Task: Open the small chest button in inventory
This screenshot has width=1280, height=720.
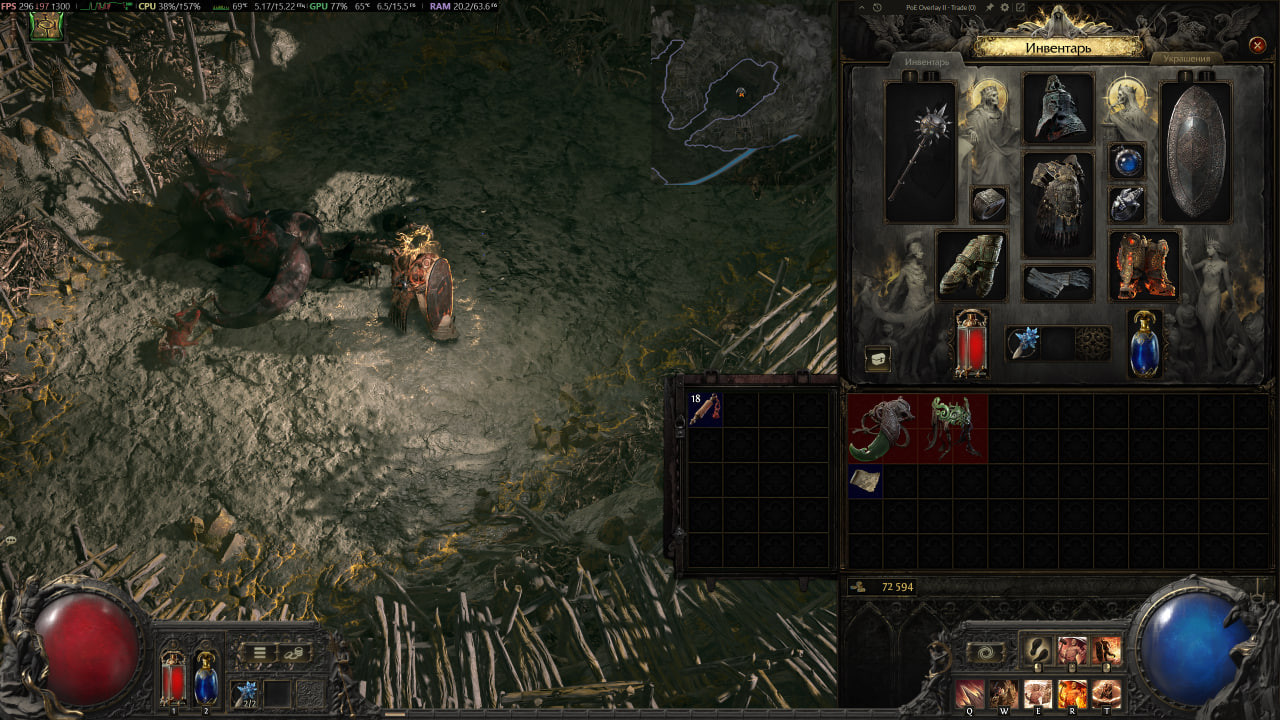Action: click(x=877, y=359)
